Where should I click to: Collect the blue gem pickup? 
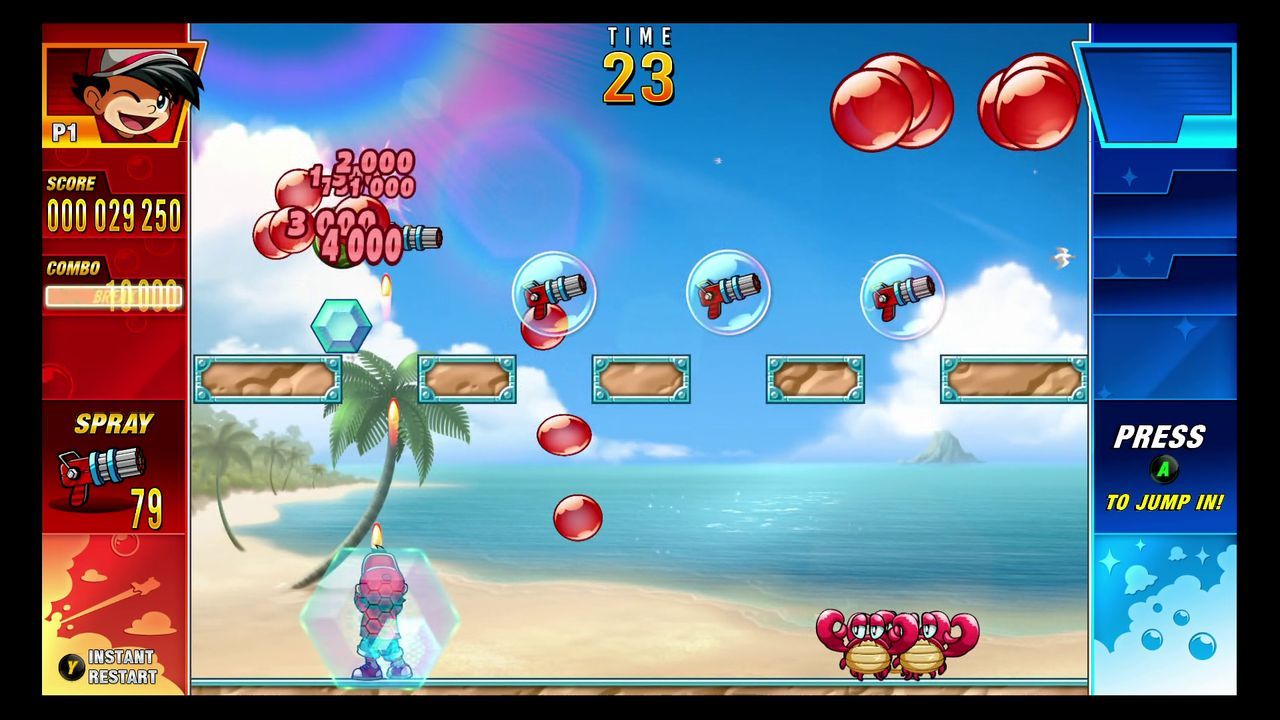coord(340,324)
